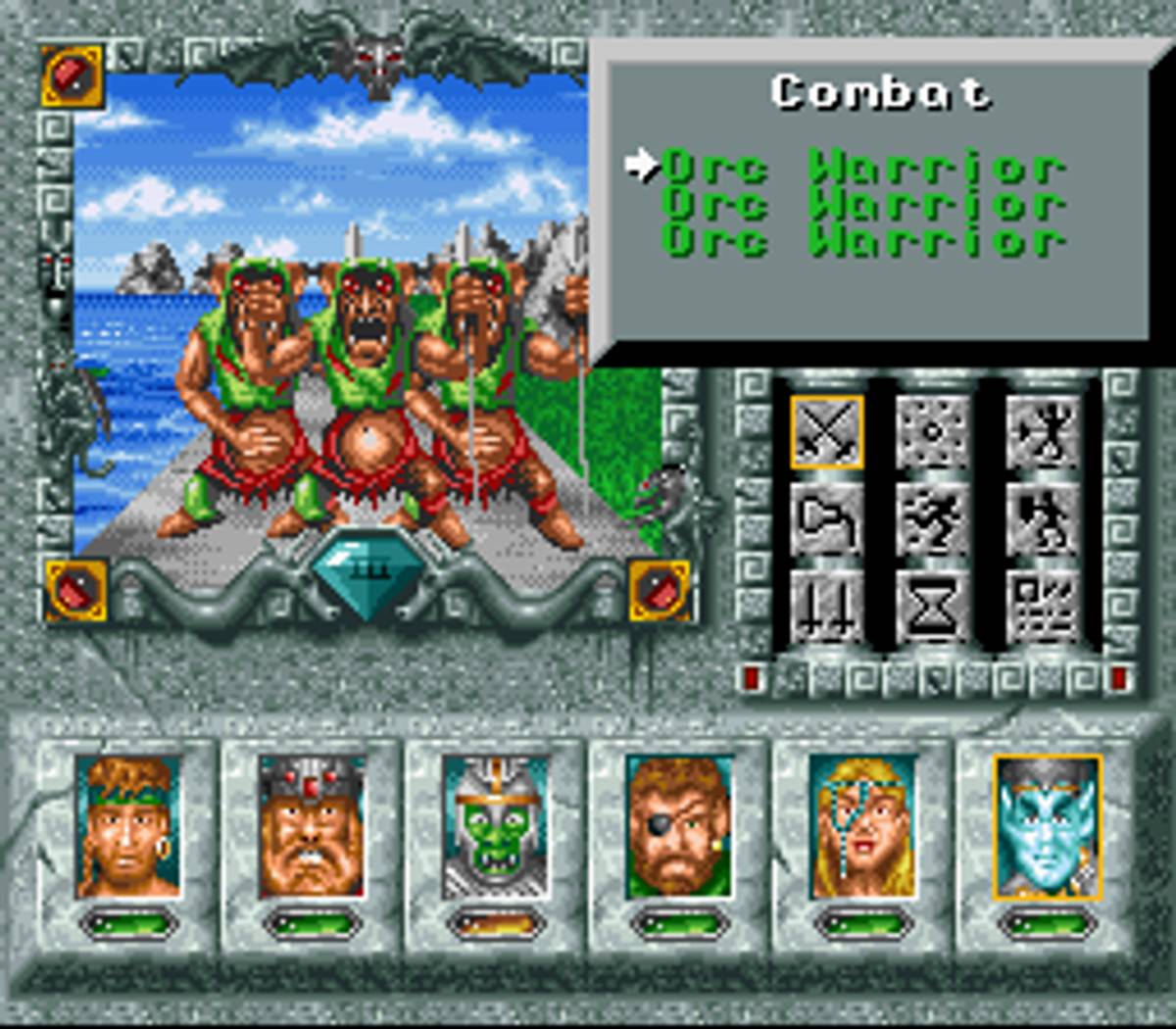The width and height of the screenshot is (1176, 1029).
Task: Select the crossed swords attack icon
Action: click(826, 432)
